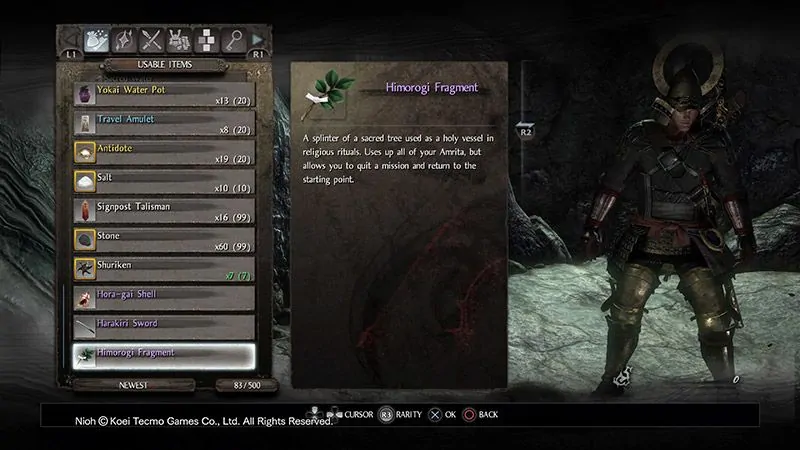This screenshot has height=450, width=800.
Task: Select the Signpost Talisman entry
Action: coord(162,211)
